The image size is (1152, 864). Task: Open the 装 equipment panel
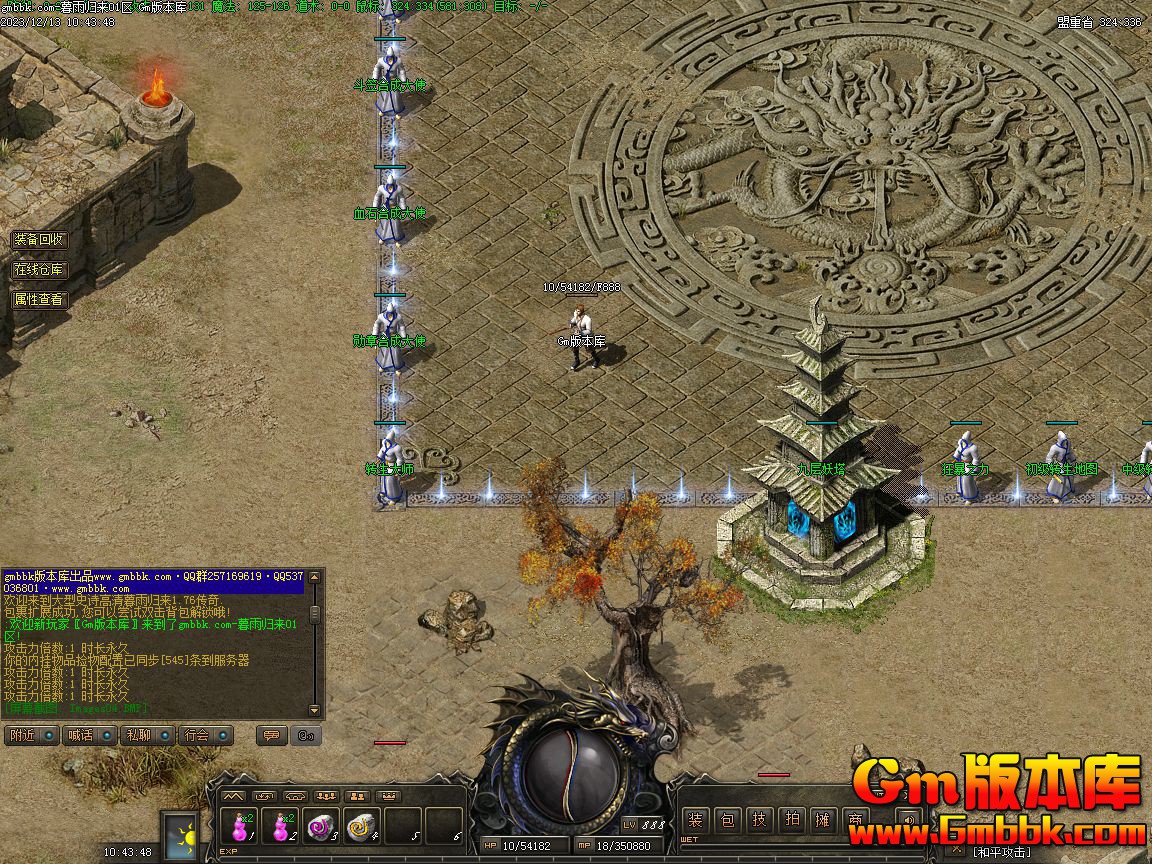point(696,820)
